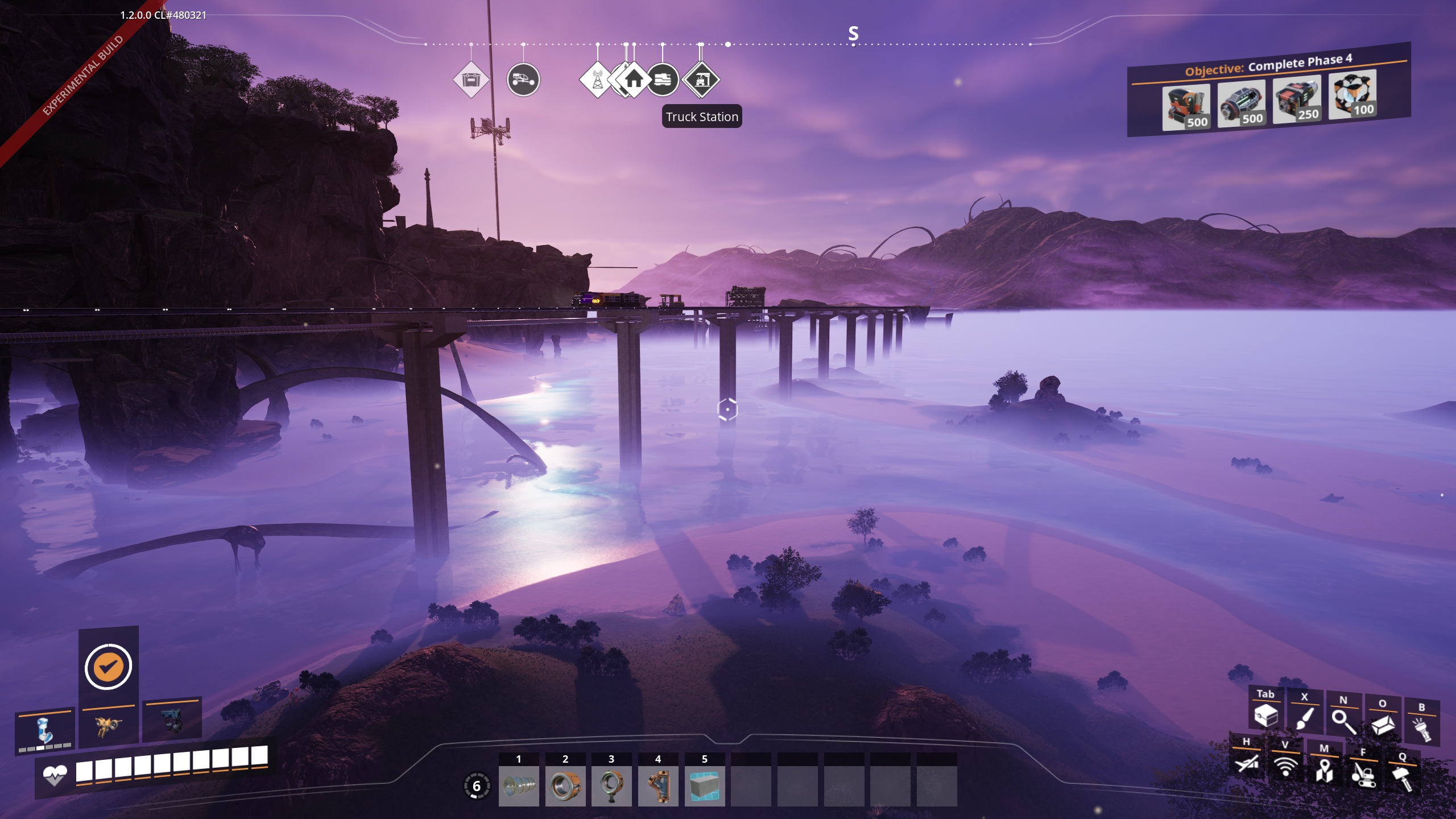Click the orange checkmark status icon
The height and width of the screenshot is (819, 1456).
[108, 666]
